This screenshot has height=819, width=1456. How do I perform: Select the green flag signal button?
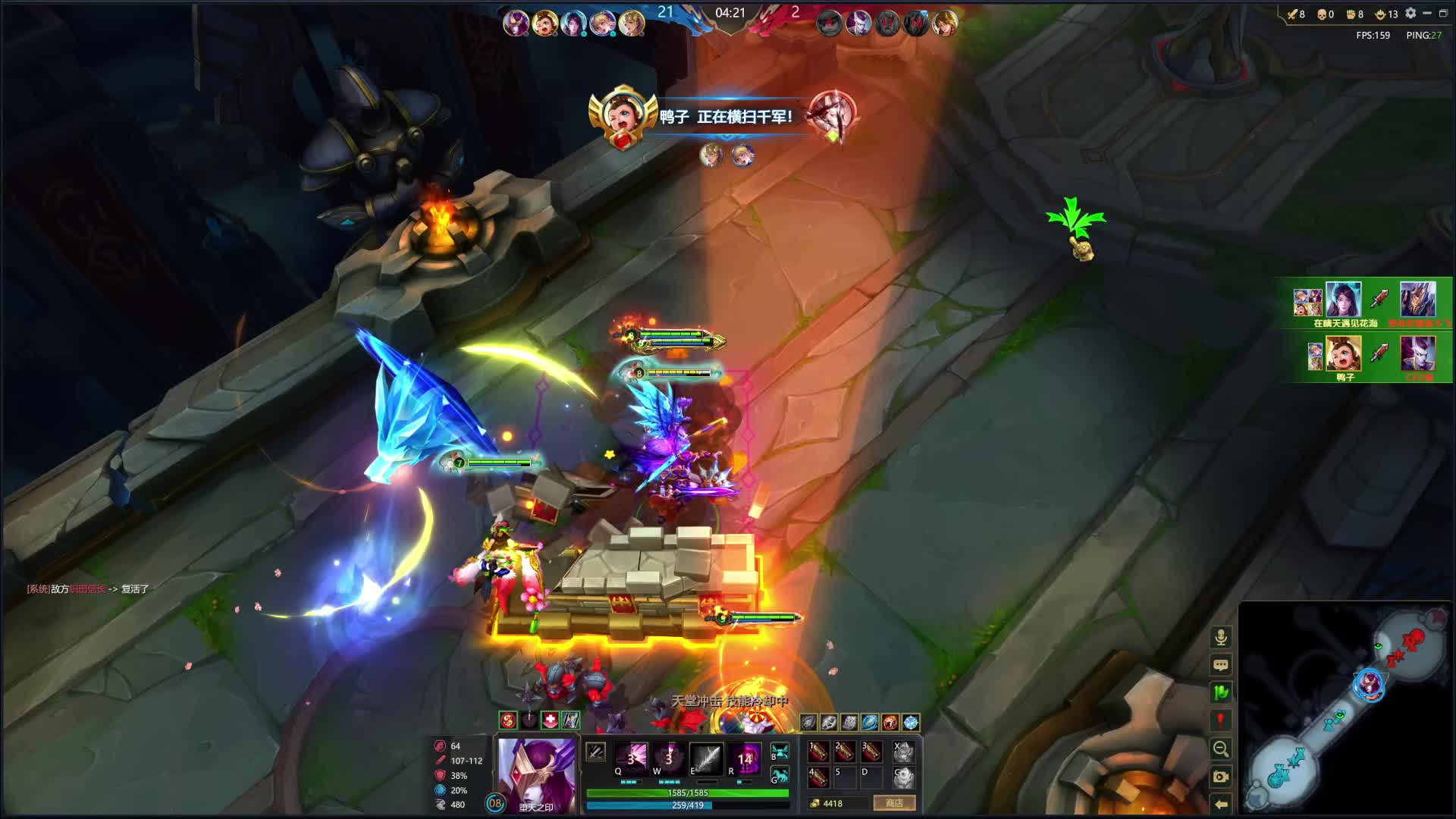(x=1221, y=692)
